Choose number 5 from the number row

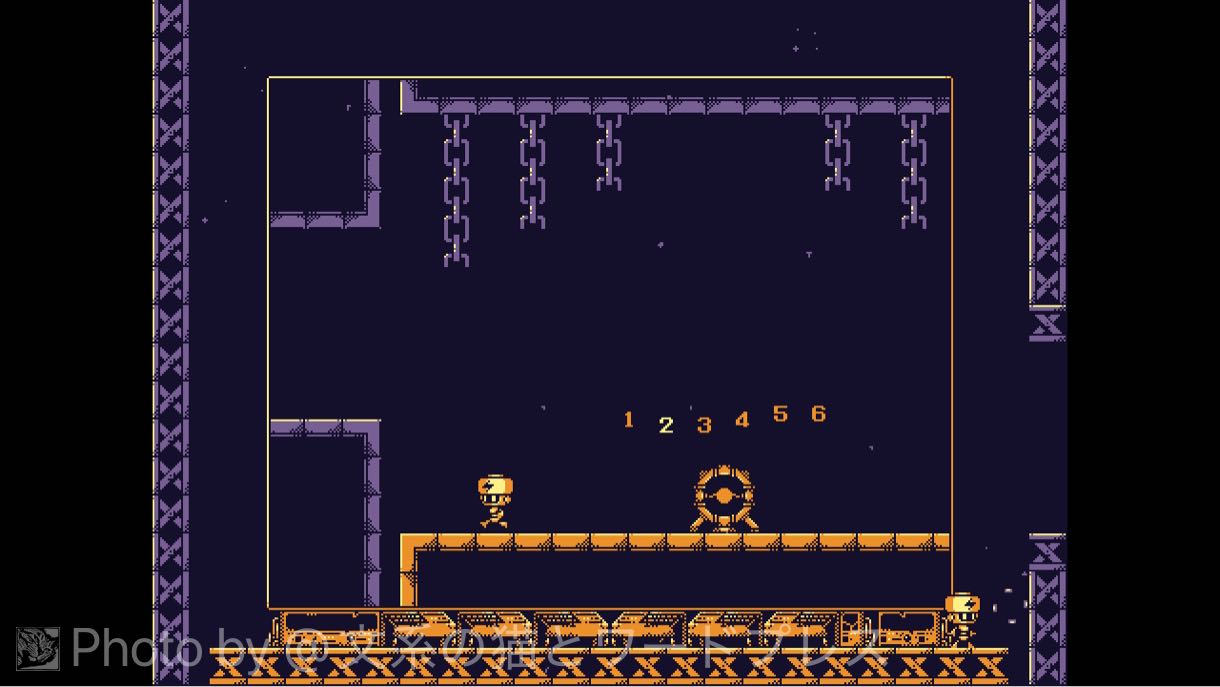coord(780,414)
